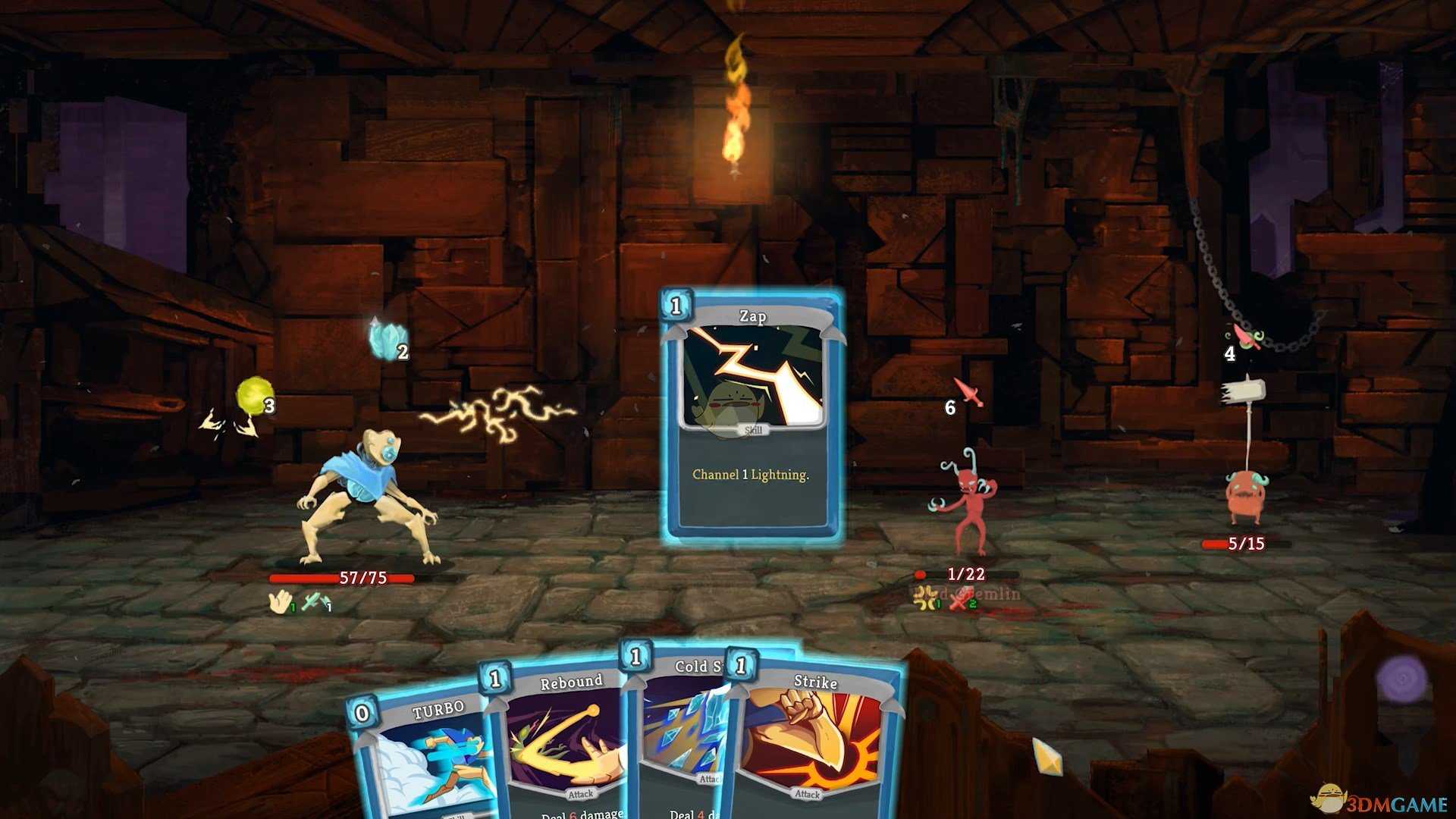Inspect the blue Frost orb
1456x819 pixels.
coord(388,339)
